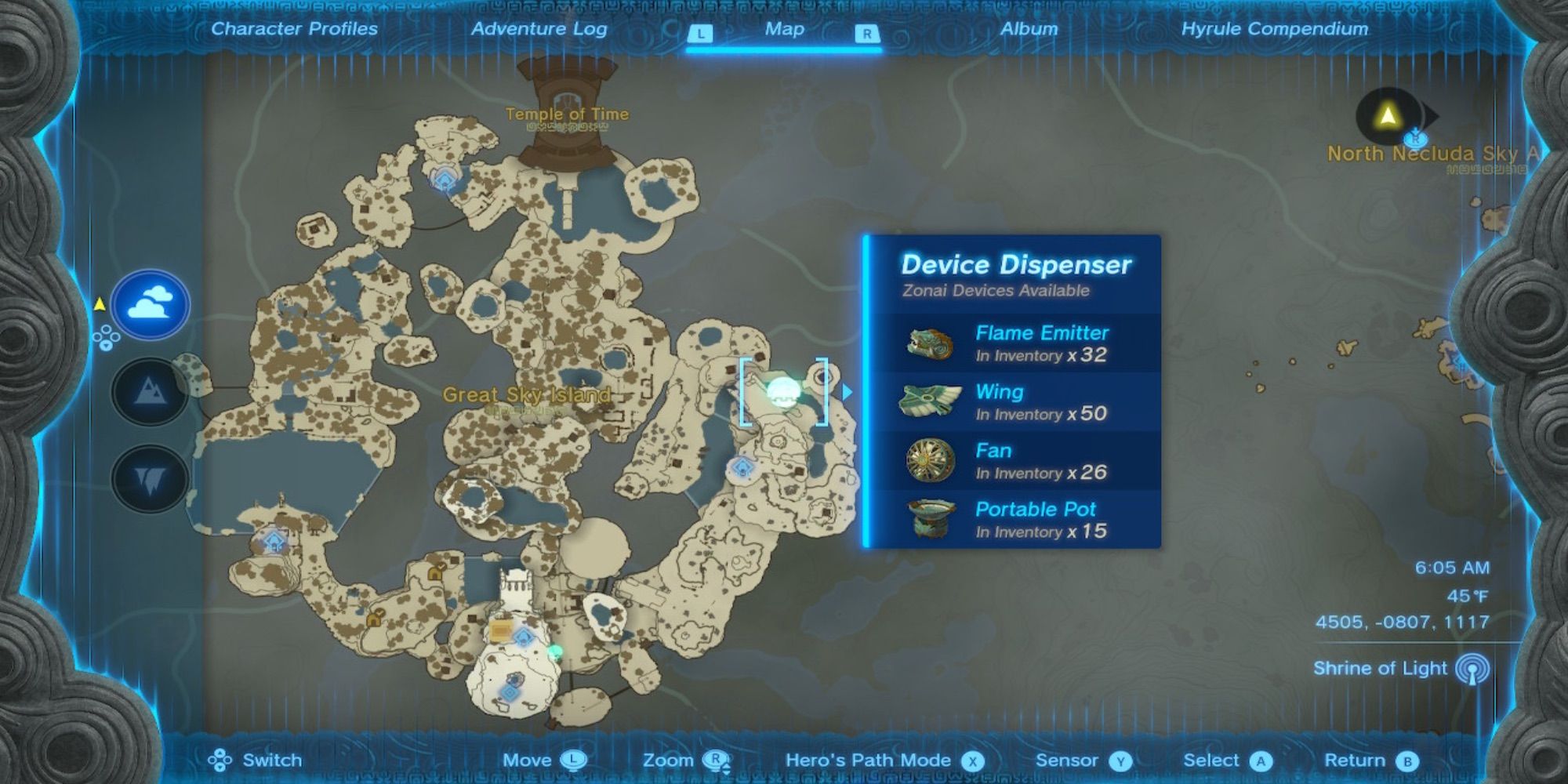
Task: Enable the Sensor option
Action: [x=1081, y=759]
